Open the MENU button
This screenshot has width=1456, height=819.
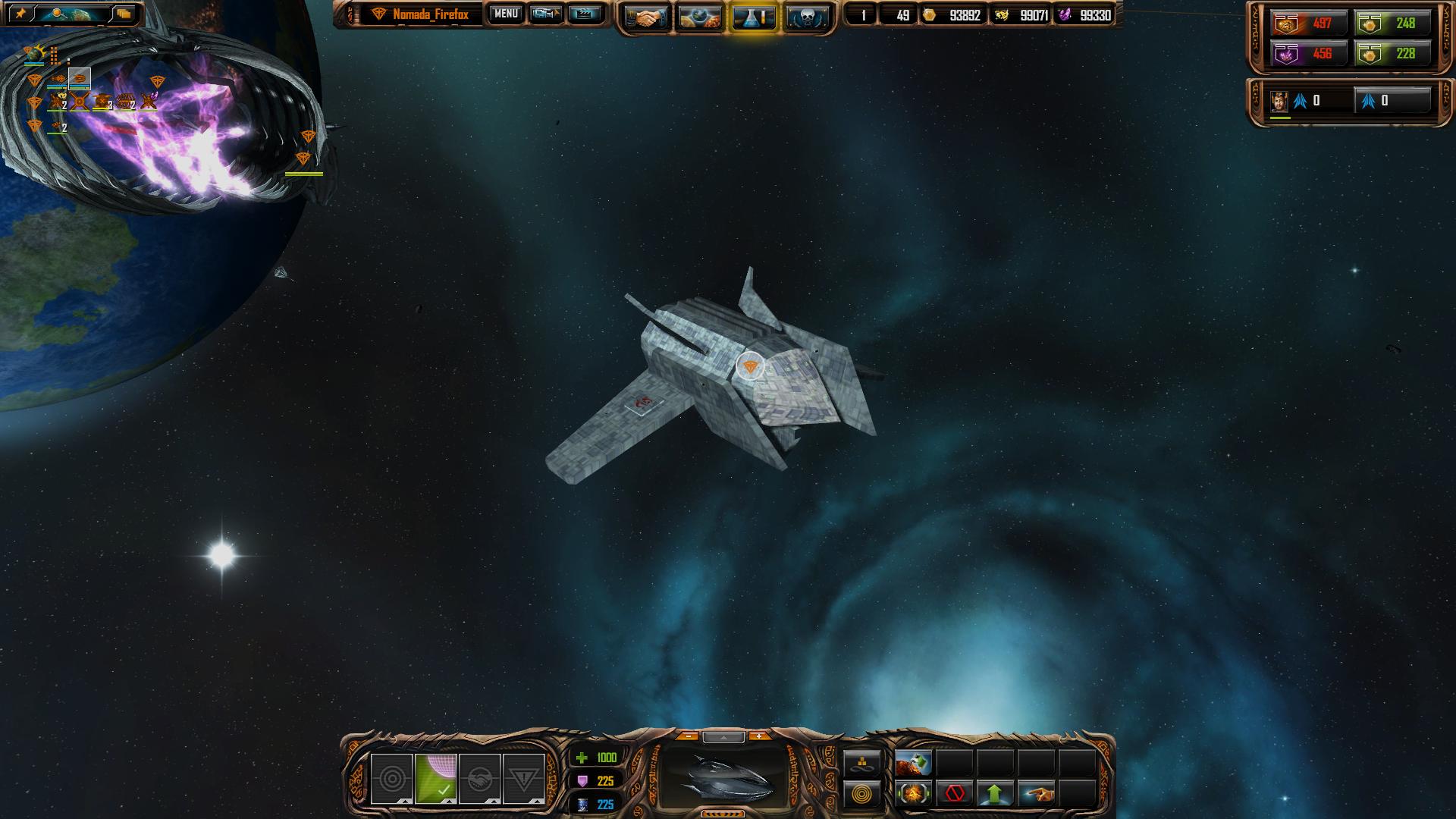tap(506, 14)
